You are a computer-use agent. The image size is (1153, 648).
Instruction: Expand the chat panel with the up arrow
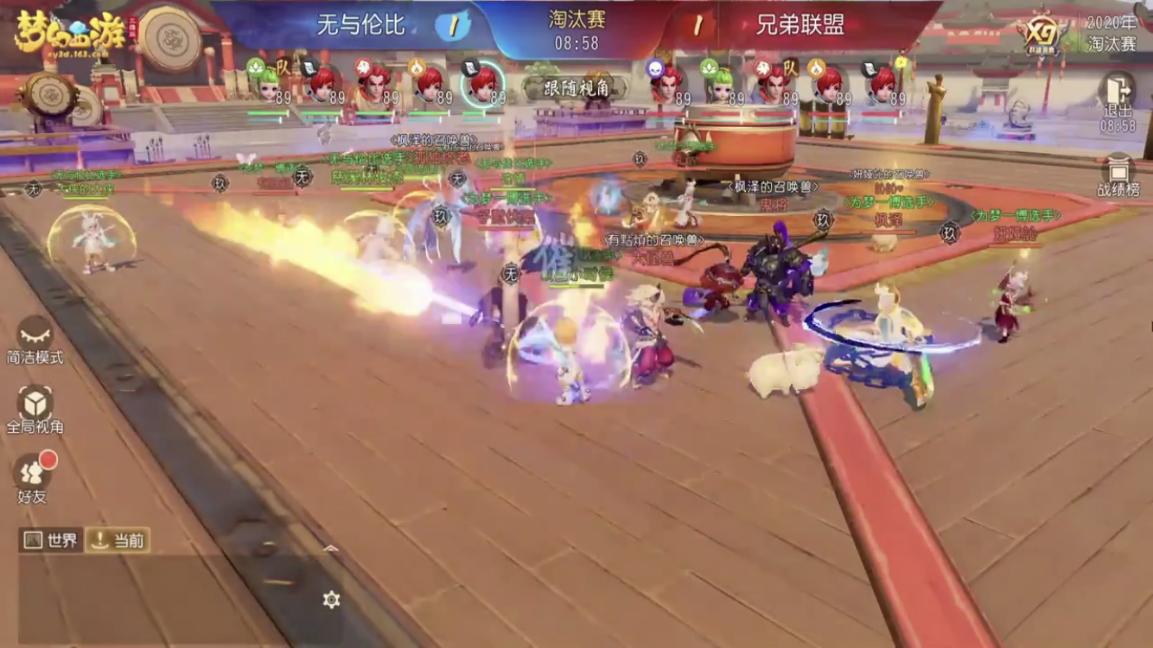pyautogui.click(x=331, y=549)
